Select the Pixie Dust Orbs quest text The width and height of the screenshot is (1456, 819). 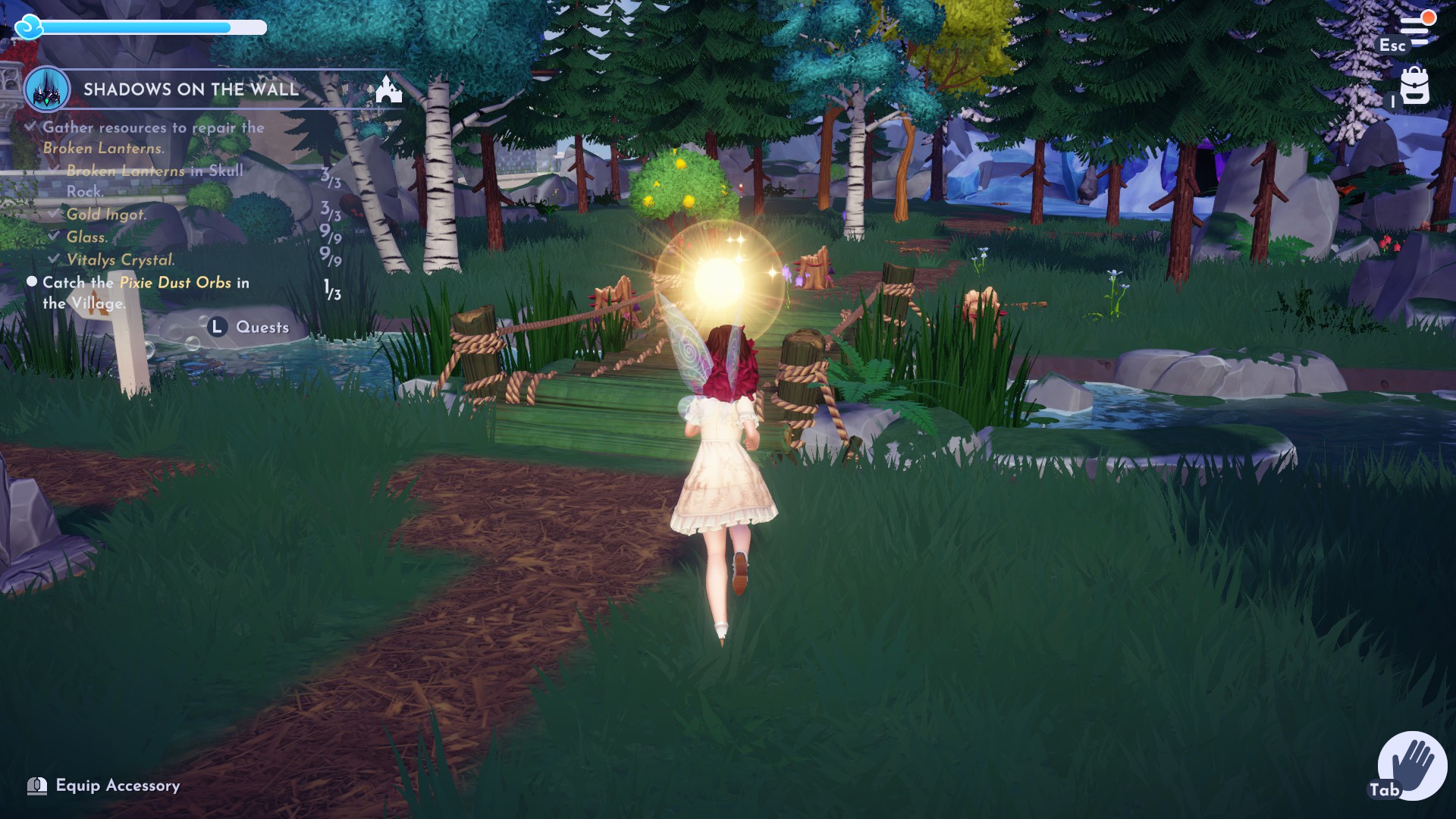pos(174,282)
